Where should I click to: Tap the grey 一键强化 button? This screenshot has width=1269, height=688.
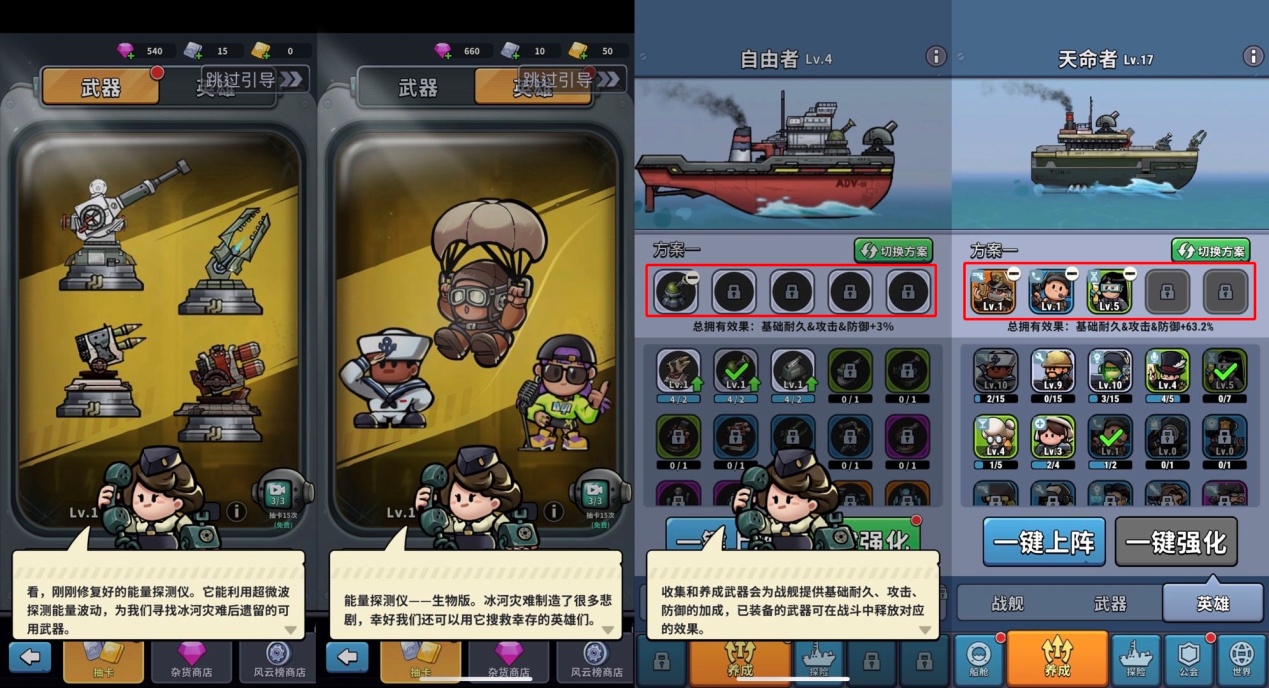coord(1176,542)
